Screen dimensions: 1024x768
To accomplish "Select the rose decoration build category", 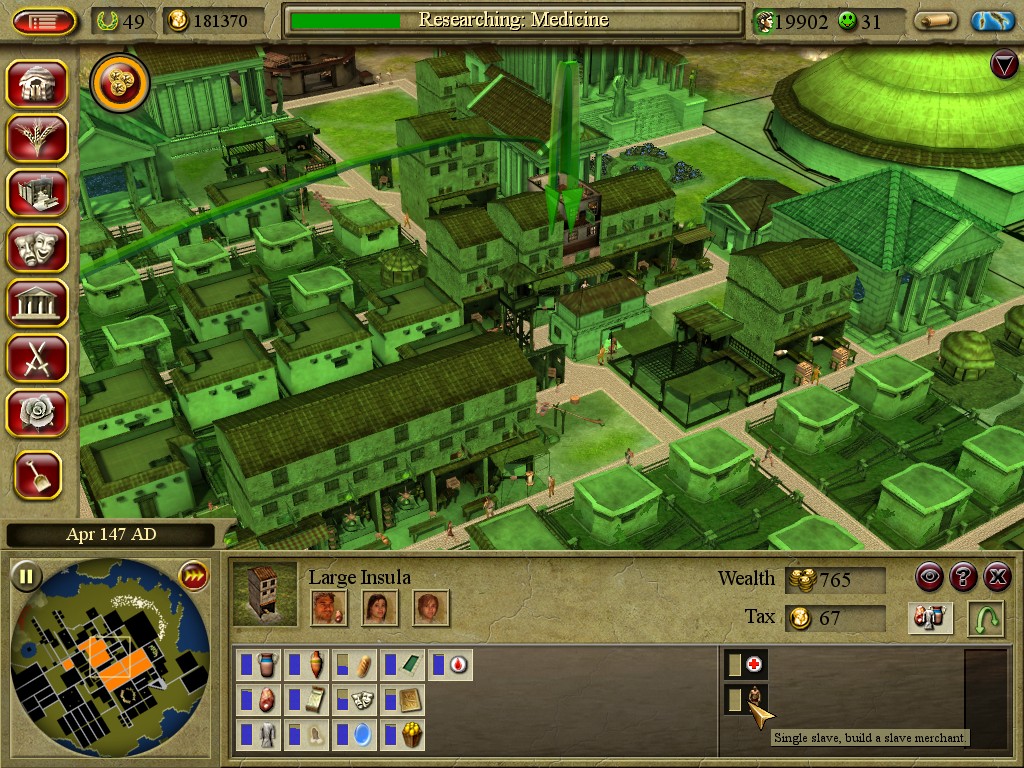I will coord(38,412).
